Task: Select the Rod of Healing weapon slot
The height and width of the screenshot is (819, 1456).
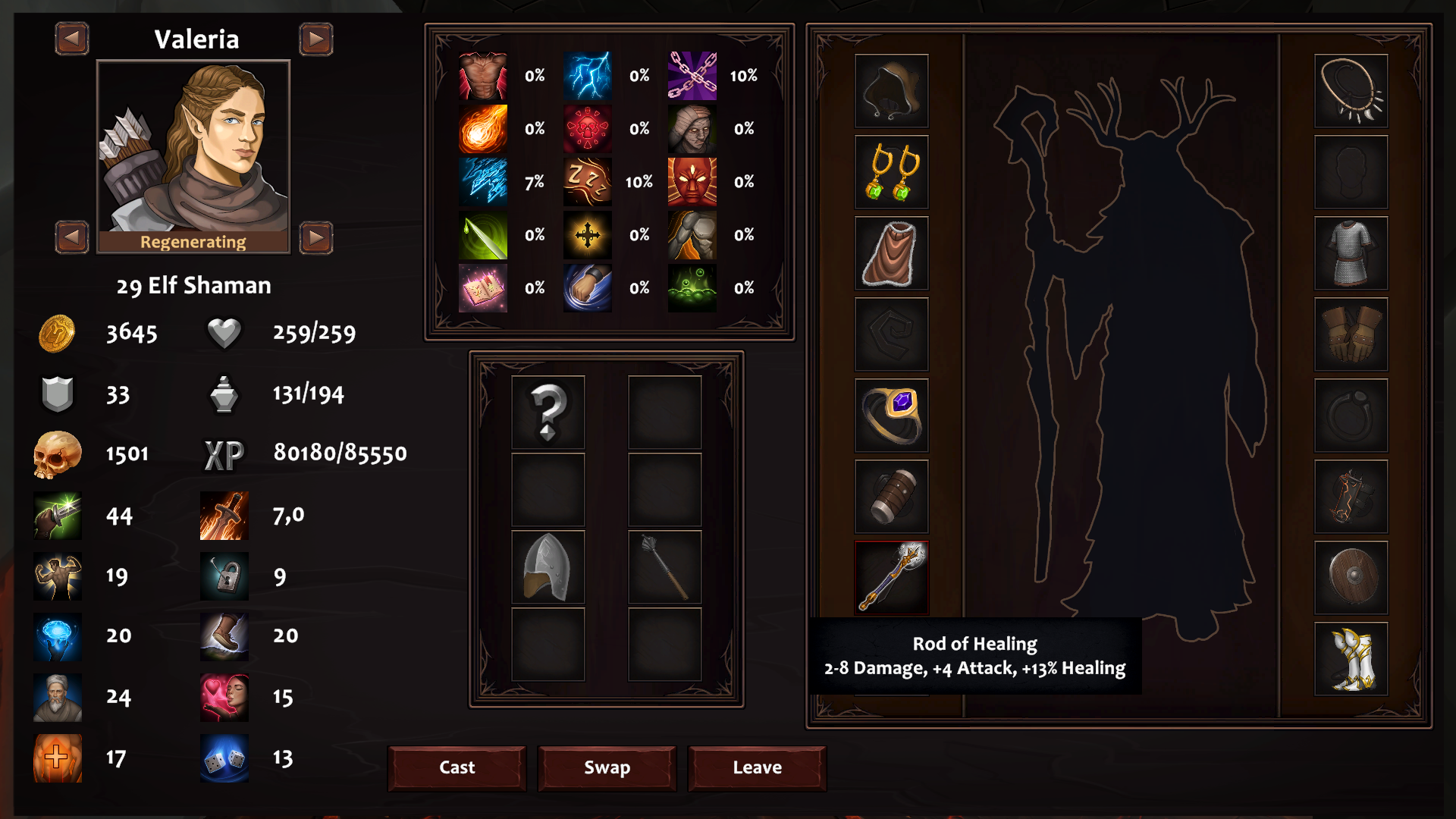Action: pos(891,578)
